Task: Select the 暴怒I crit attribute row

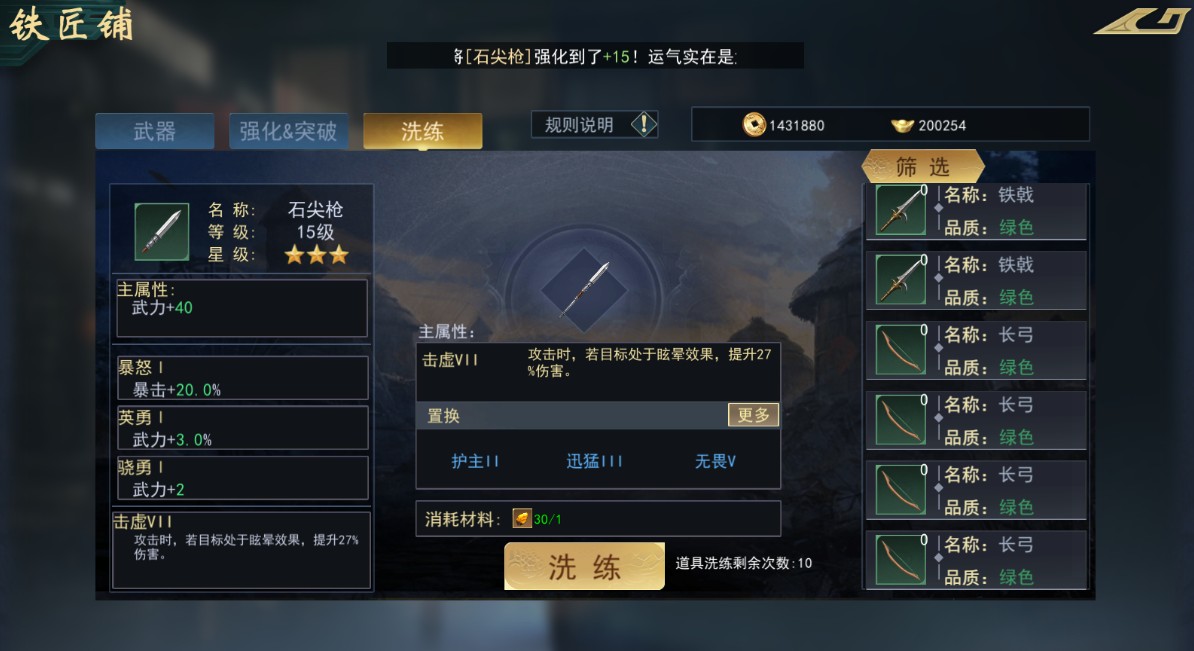Action: coord(241,378)
